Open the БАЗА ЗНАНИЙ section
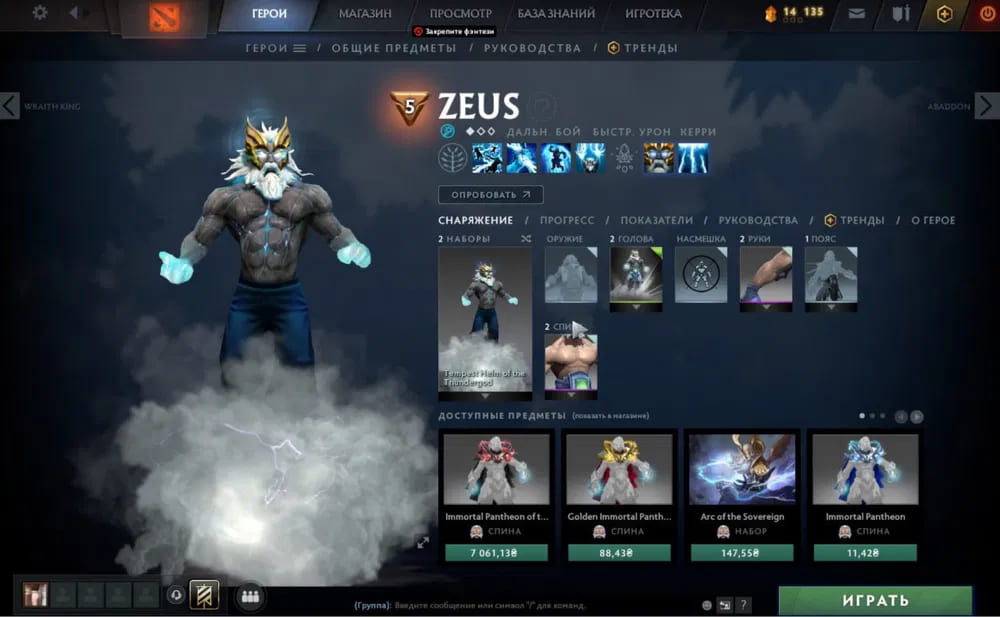1000x617 pixels. tap(556, 14)
